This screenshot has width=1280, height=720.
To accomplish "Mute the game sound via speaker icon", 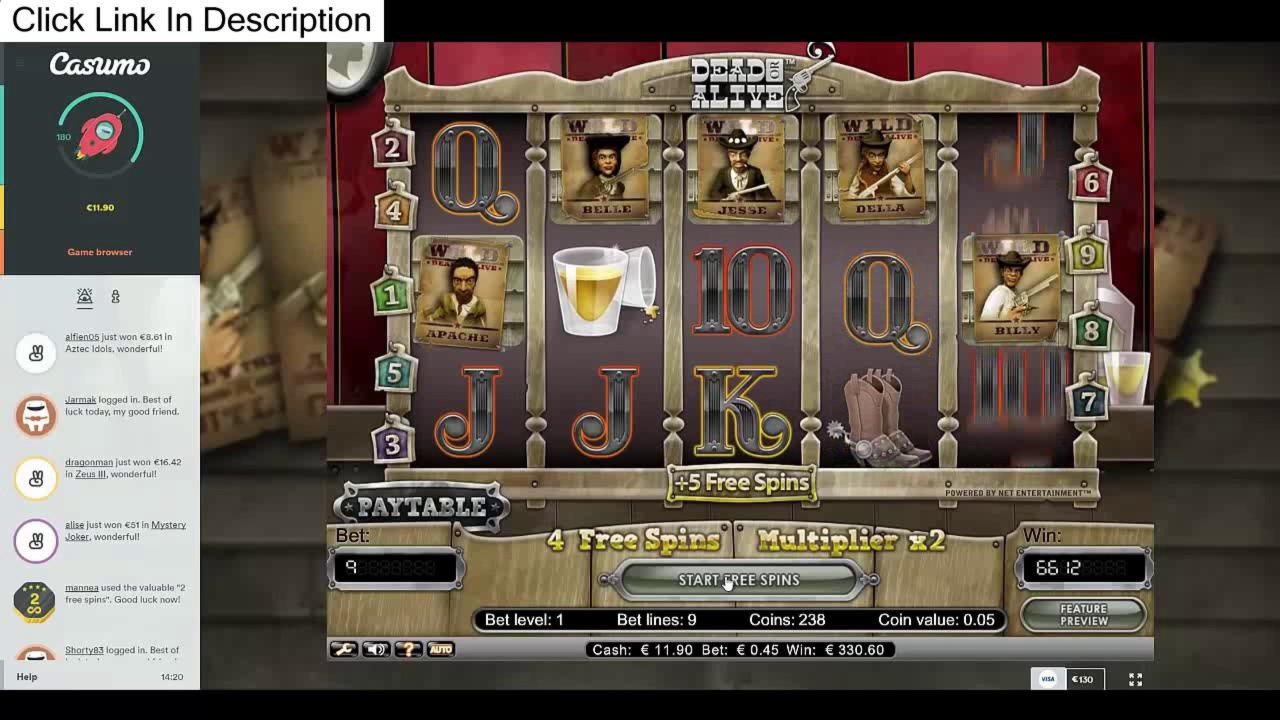I will click(374, 649).
